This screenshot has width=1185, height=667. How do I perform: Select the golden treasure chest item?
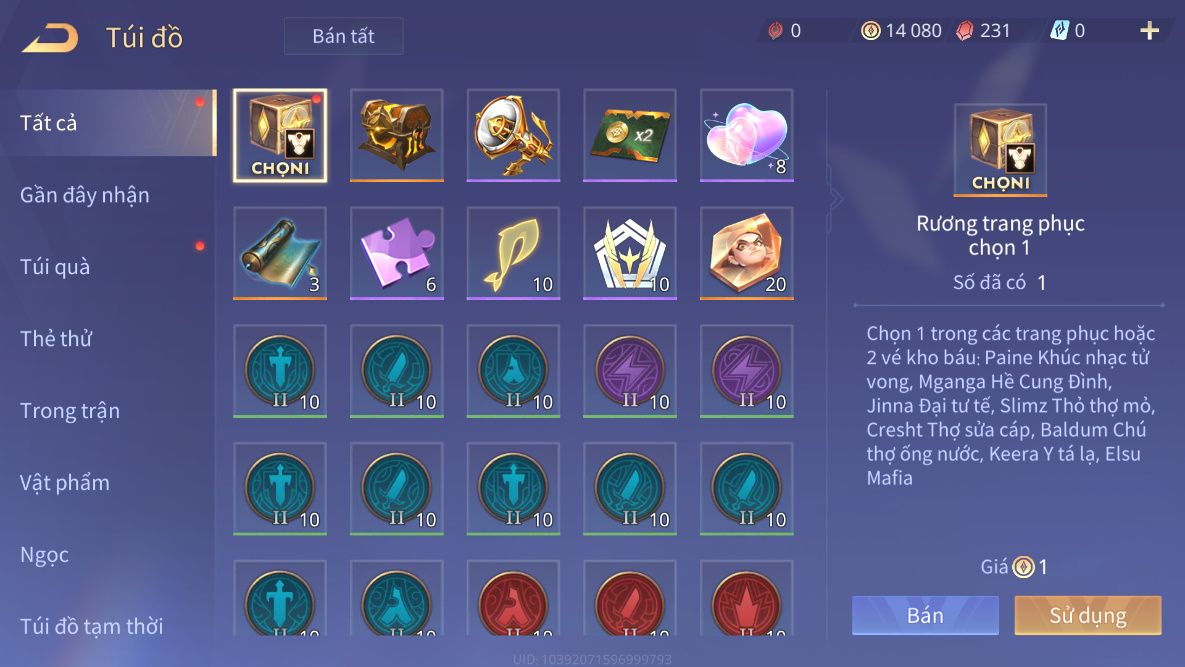click(x=396, y=135)
